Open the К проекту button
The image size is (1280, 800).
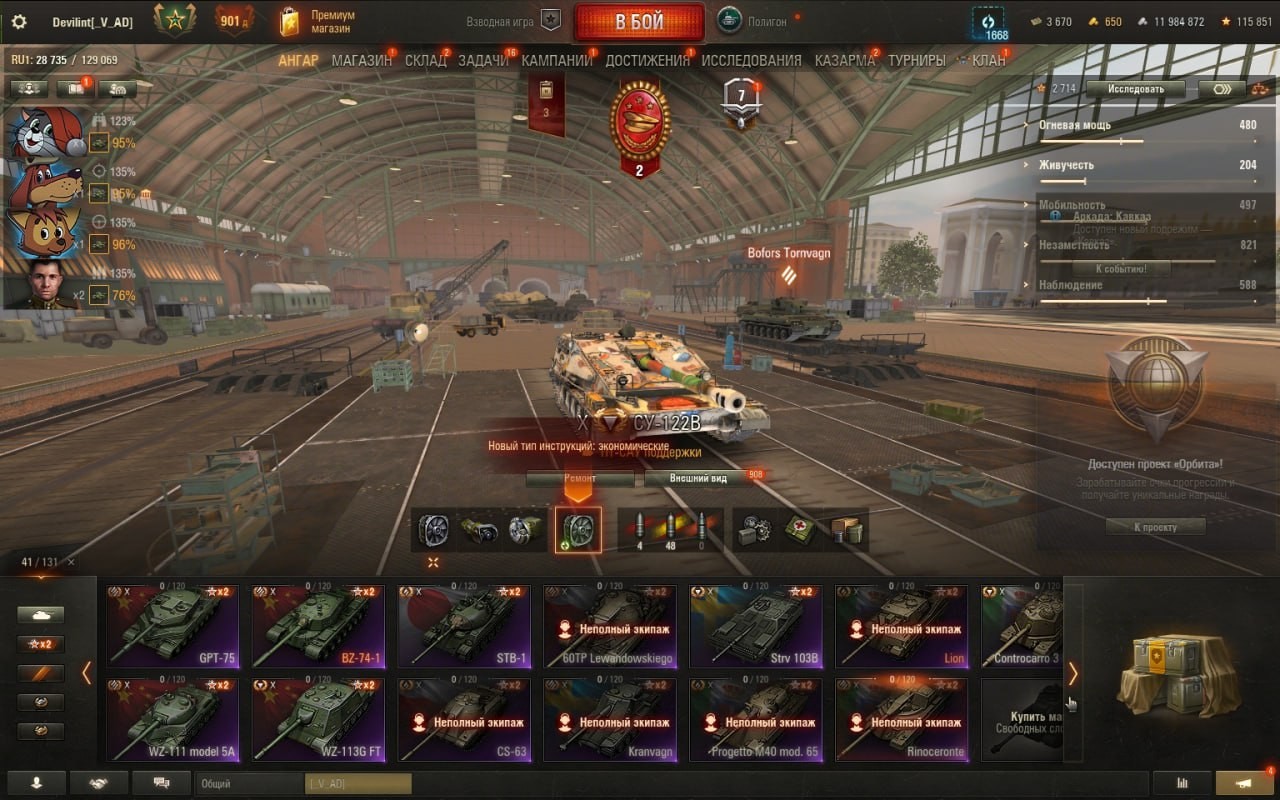pos(1155,526)
